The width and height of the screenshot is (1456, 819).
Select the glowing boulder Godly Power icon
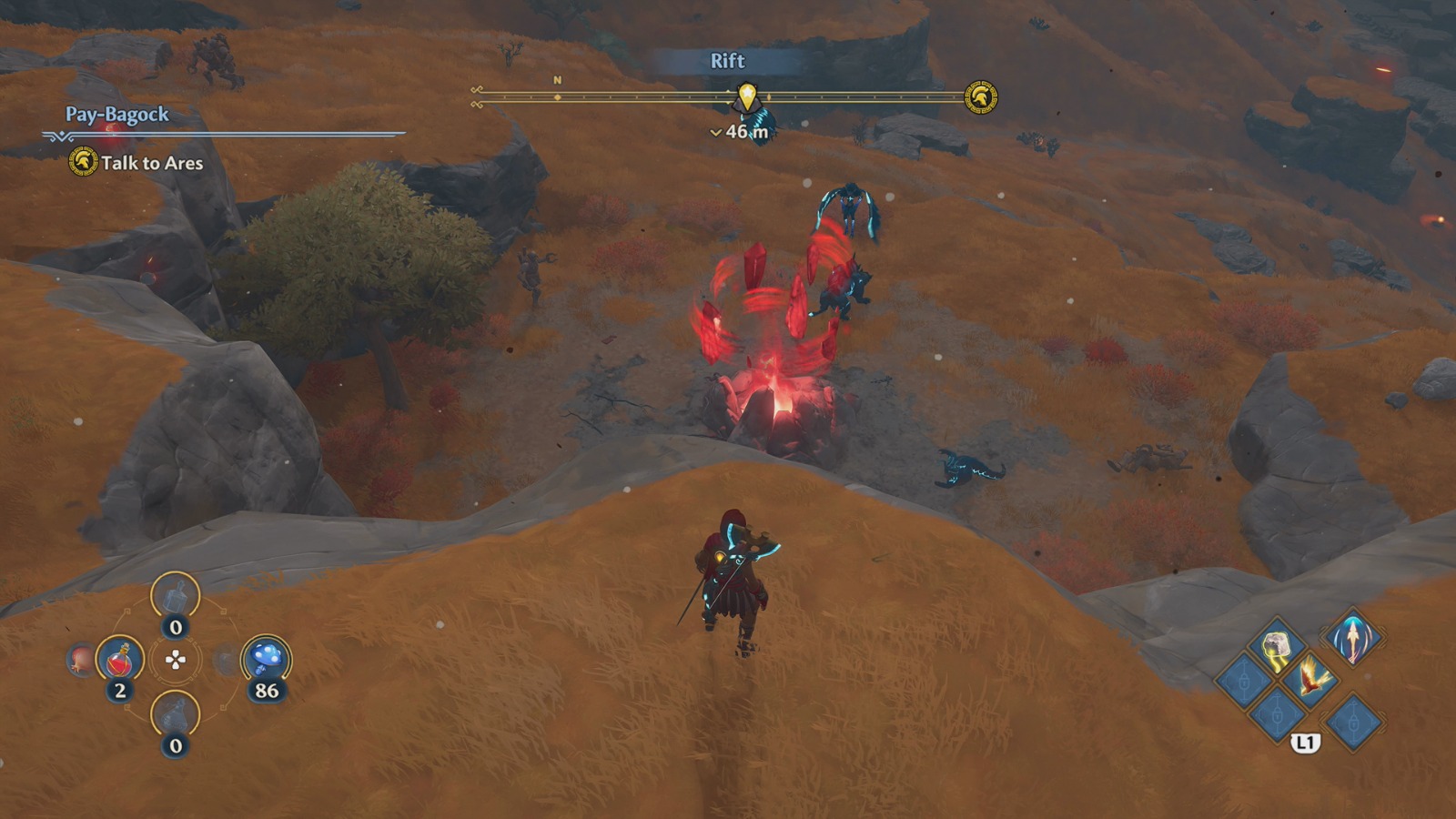click(x=1276, y=644)
